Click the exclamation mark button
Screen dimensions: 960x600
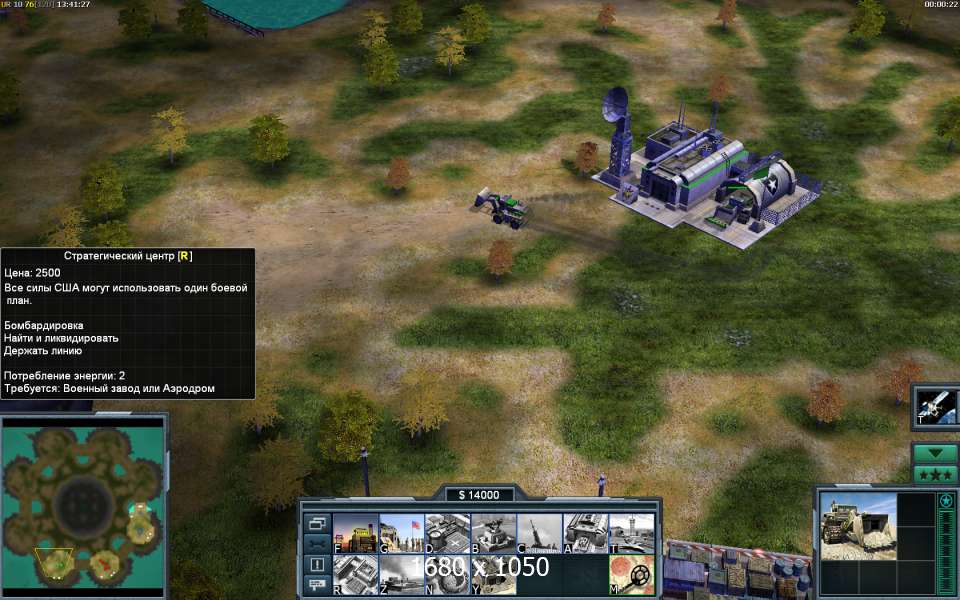(x=317, y=564)
